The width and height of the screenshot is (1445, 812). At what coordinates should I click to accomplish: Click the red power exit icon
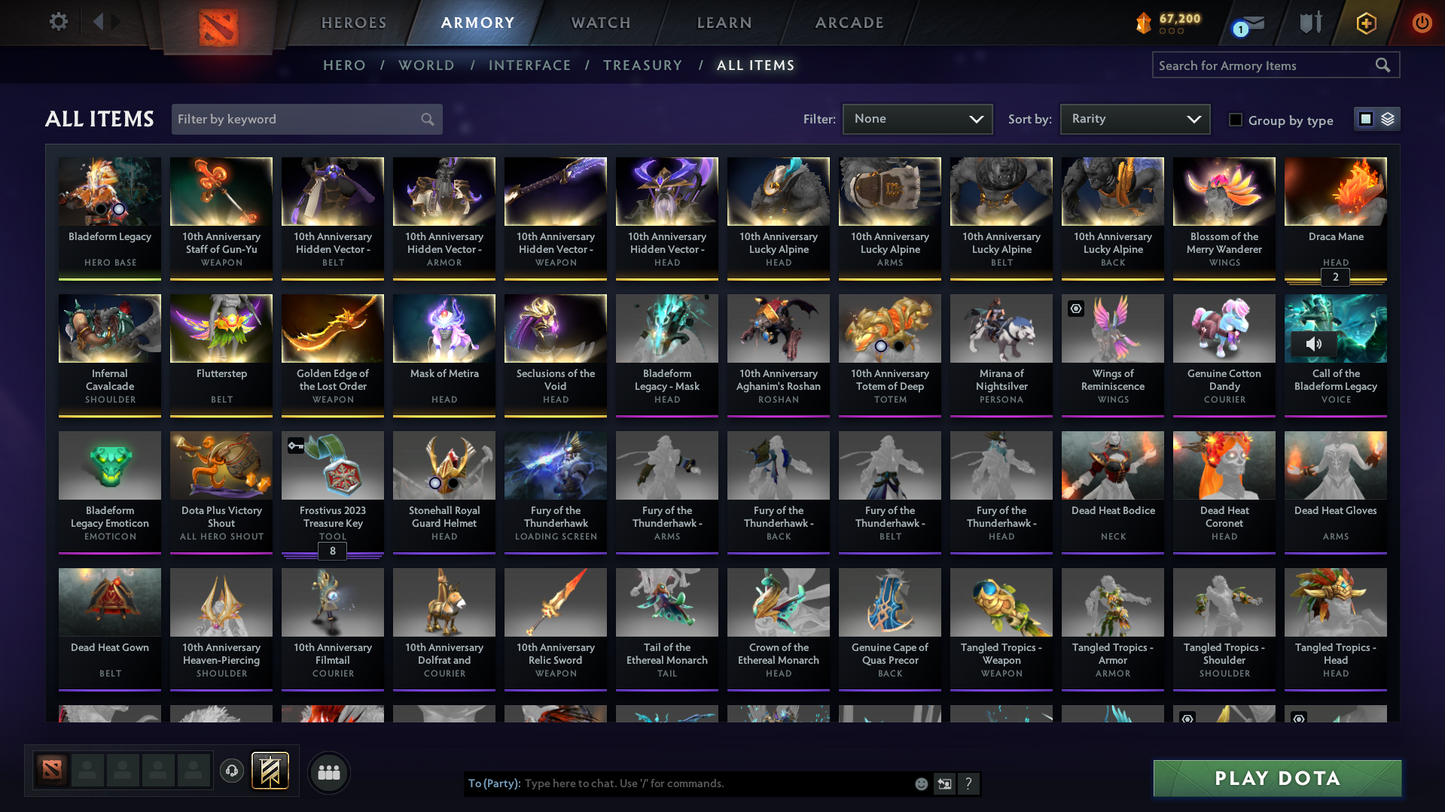(1421, 22)
